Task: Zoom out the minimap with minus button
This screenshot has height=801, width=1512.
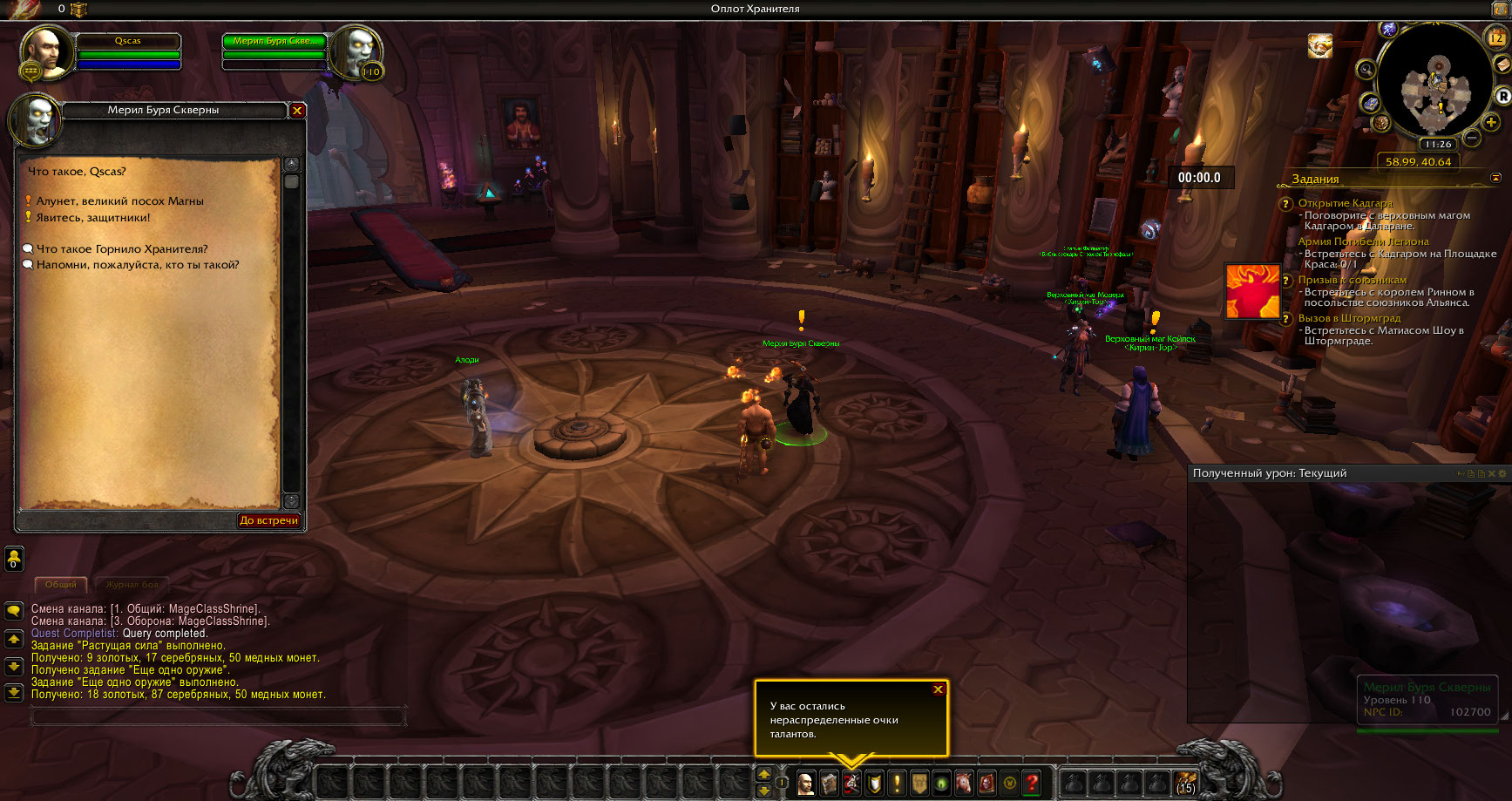Action: pyautogui.click(x=1472, y=138)
